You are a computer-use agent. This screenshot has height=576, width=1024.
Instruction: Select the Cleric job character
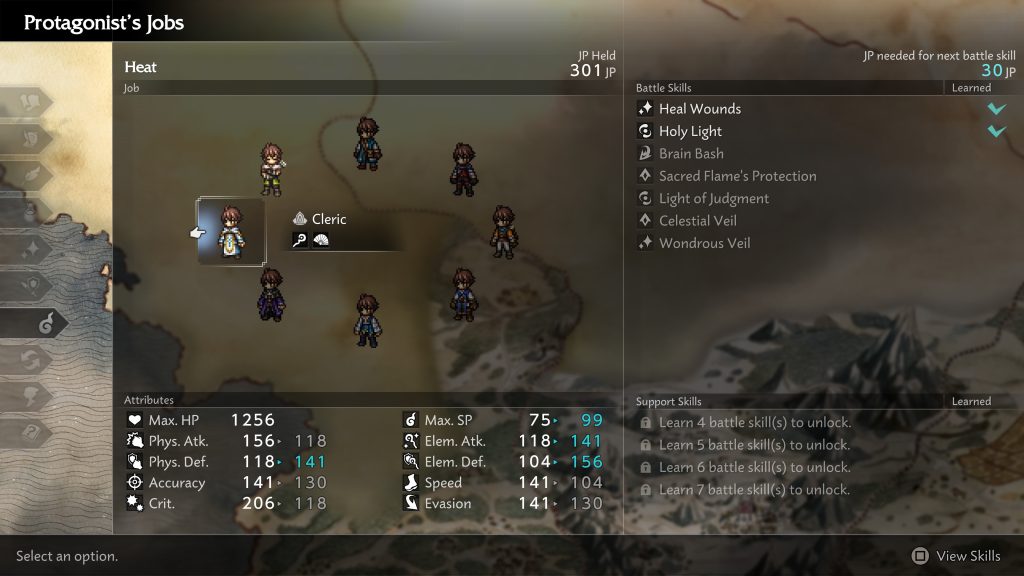231,231
